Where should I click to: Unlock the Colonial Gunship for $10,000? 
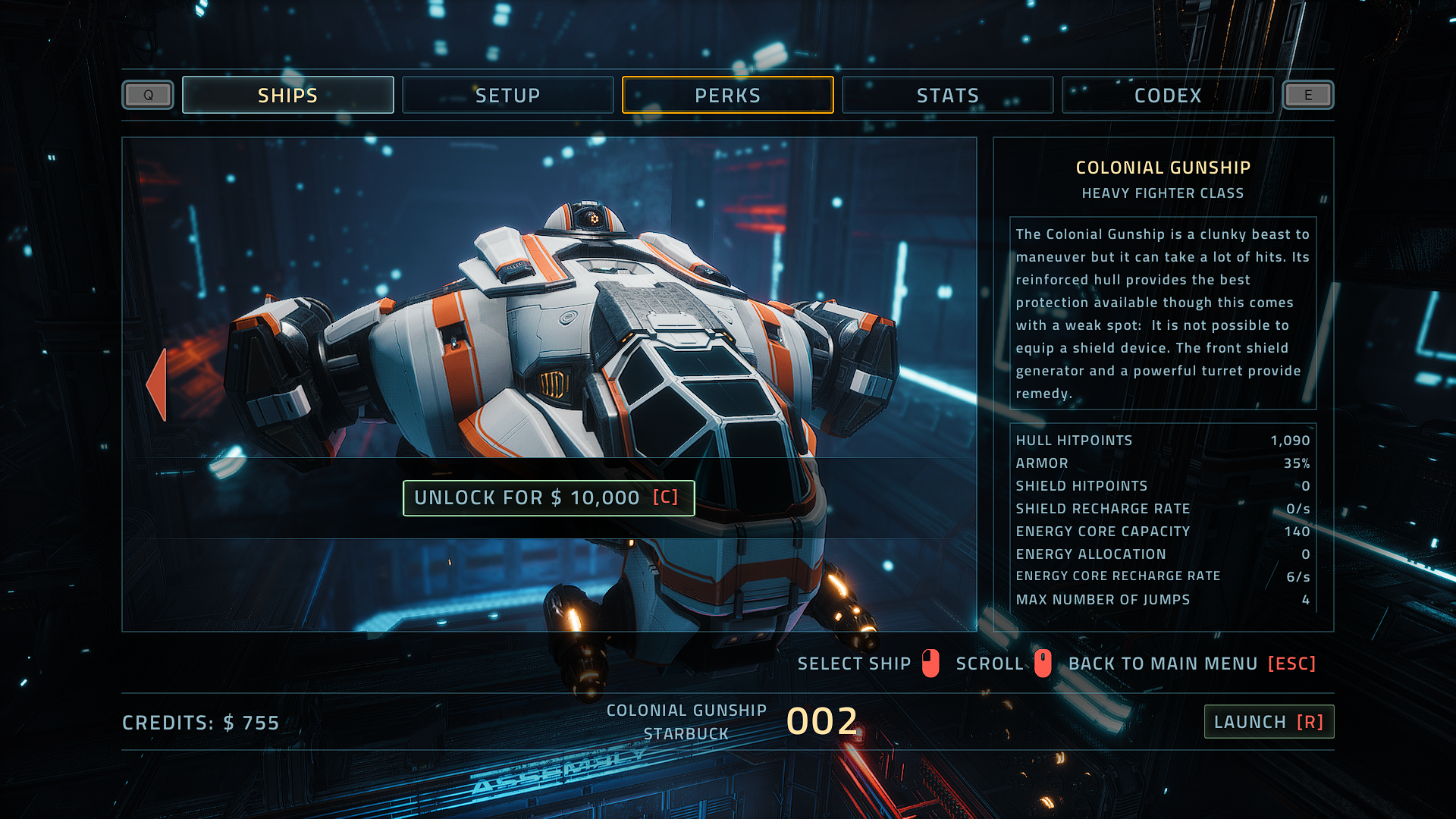(x=548, y=497)
